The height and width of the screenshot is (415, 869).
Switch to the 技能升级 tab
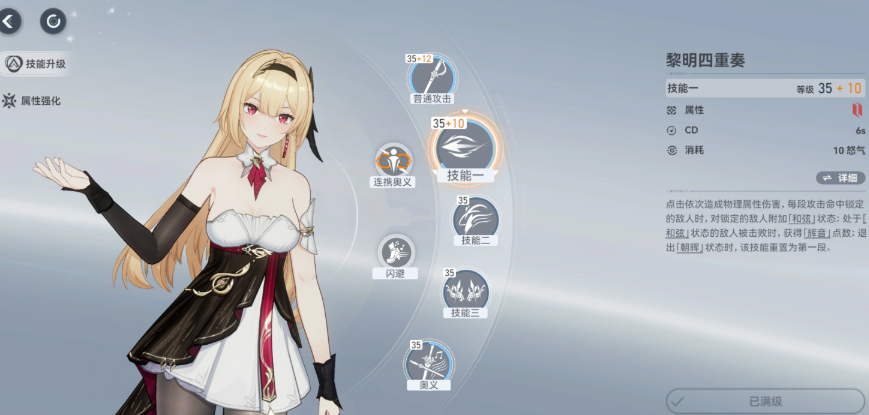point(38,64)
